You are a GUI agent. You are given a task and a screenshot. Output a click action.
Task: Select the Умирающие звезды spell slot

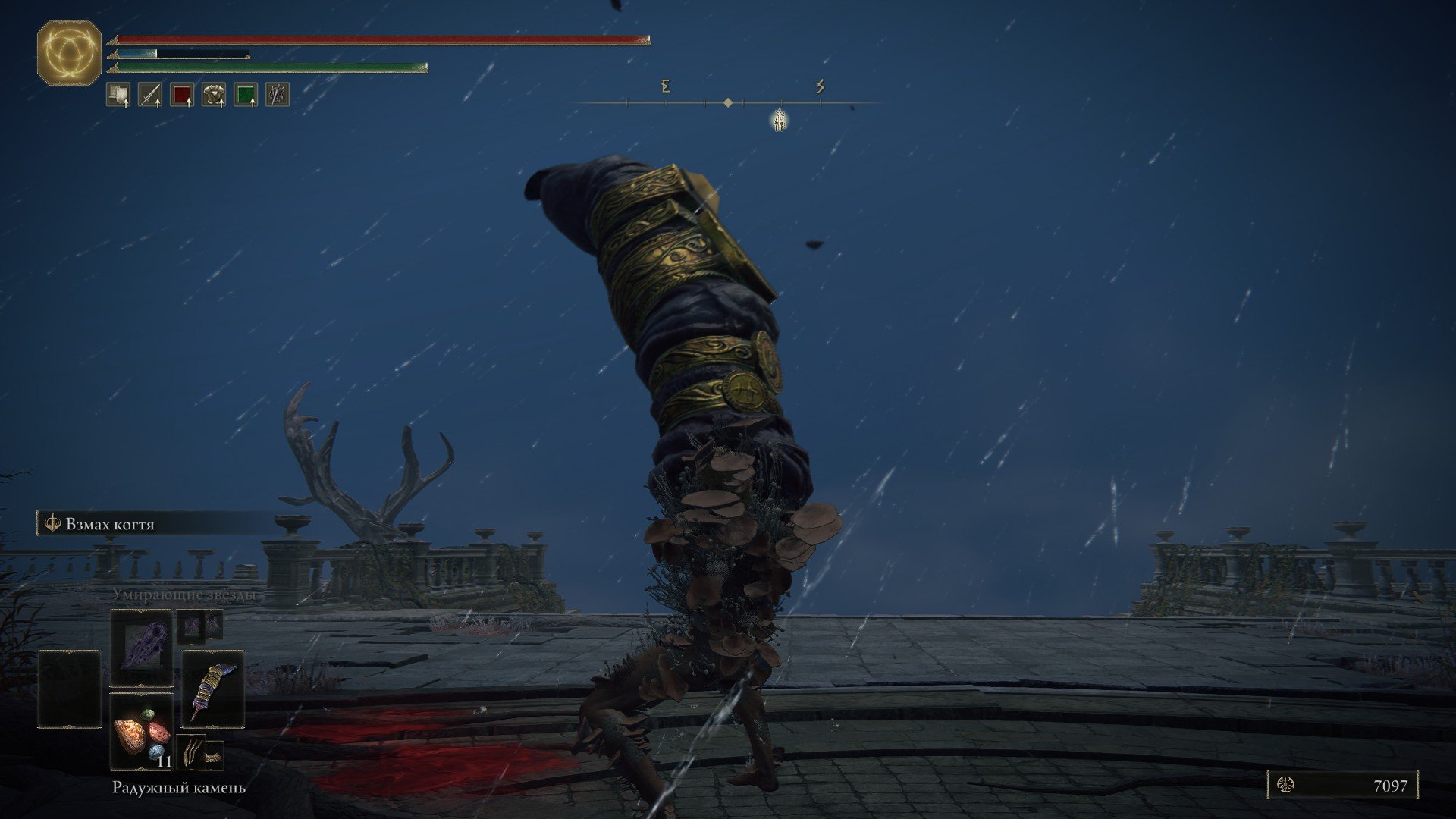click(x=142, y=648)
